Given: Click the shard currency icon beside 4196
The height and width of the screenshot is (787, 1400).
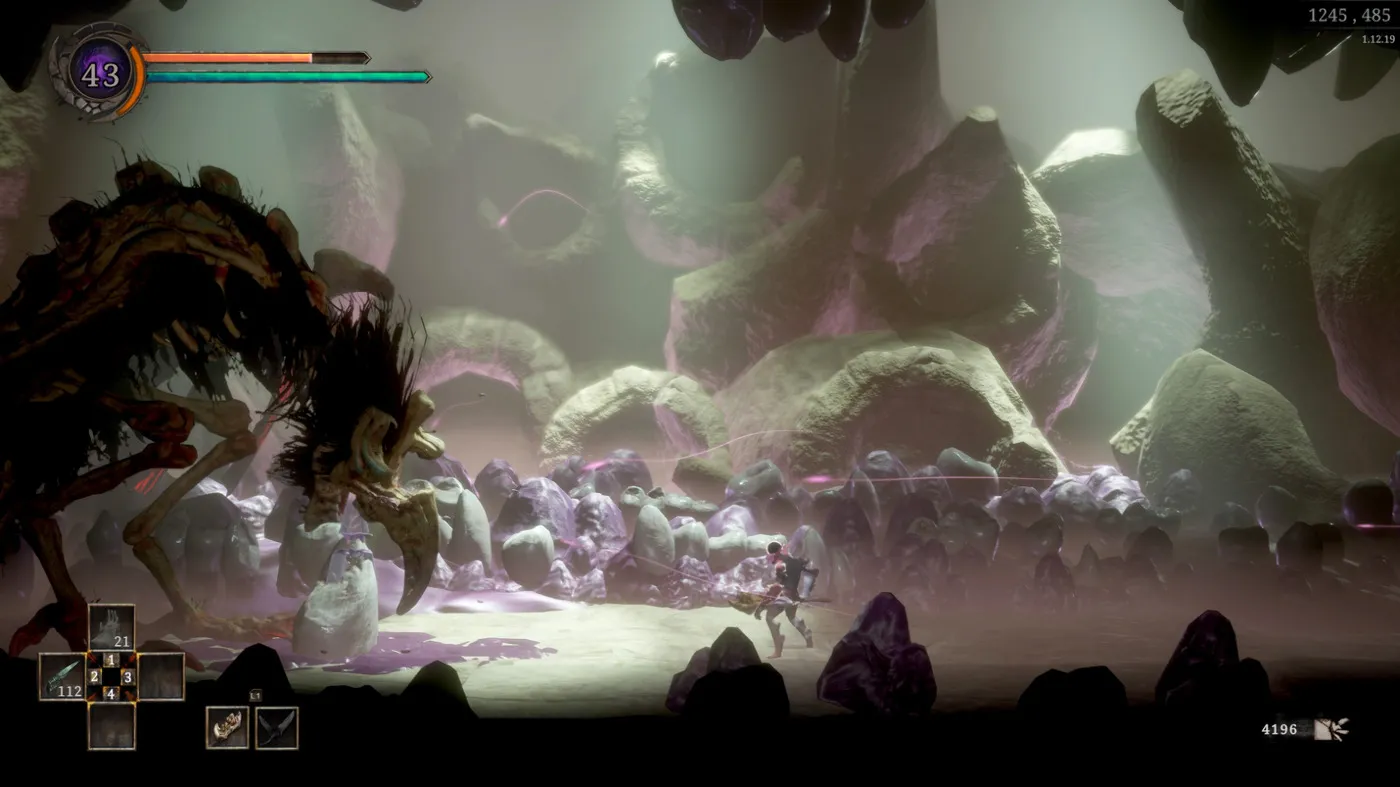Looking at the screenshot, I should pos(1331,729).
